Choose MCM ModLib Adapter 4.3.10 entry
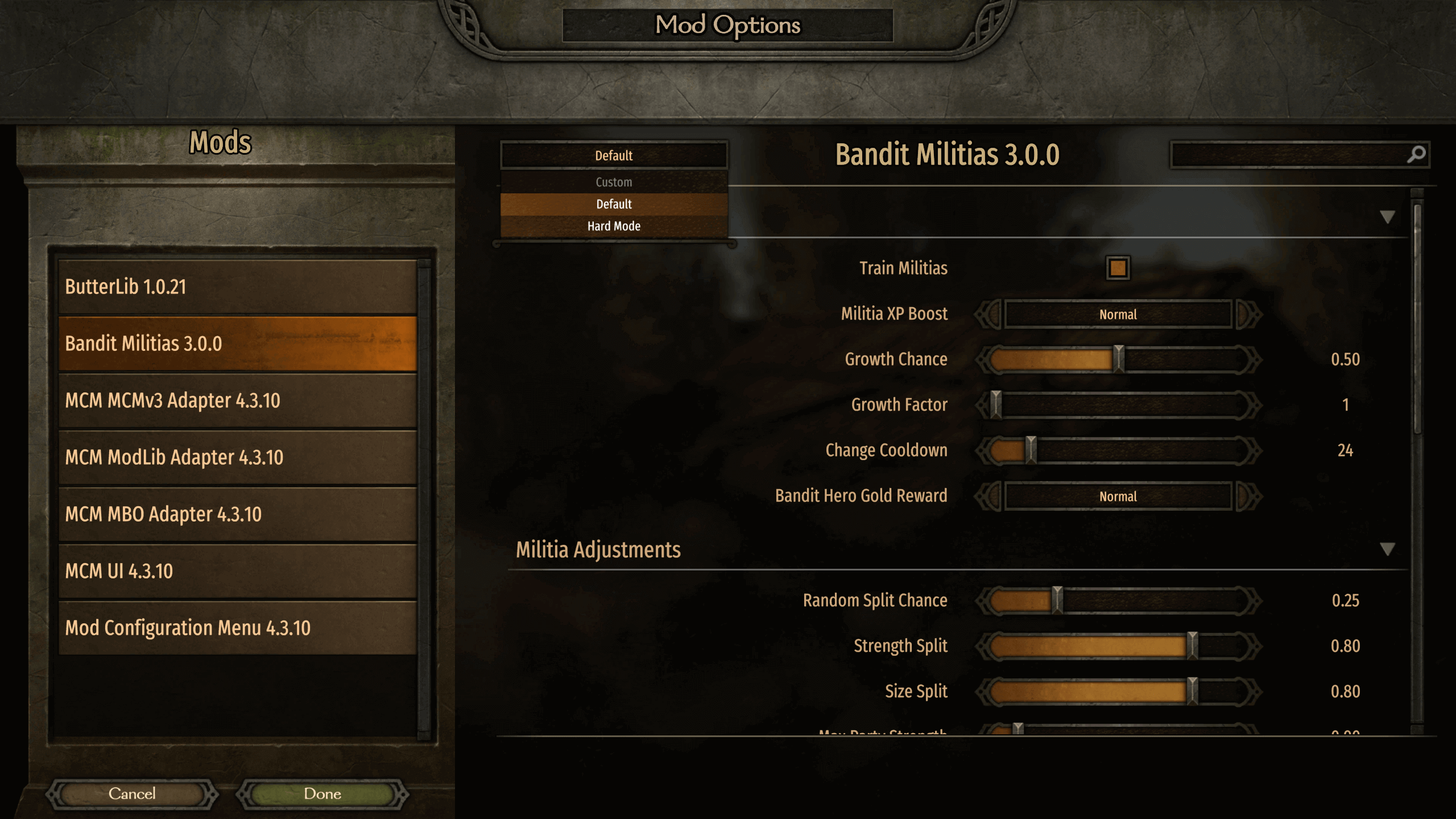 pos(237,457)
